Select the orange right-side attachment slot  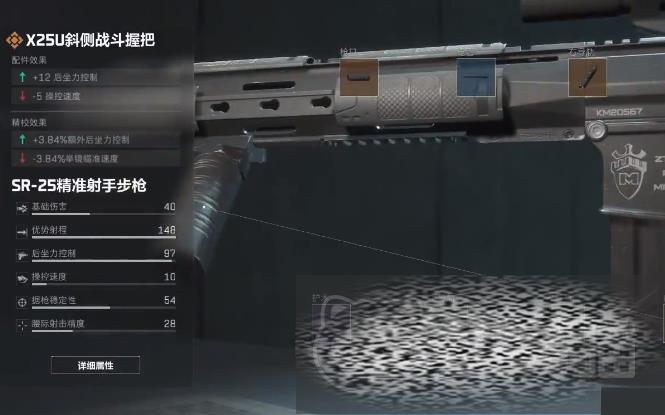click(x=587, y=77)
